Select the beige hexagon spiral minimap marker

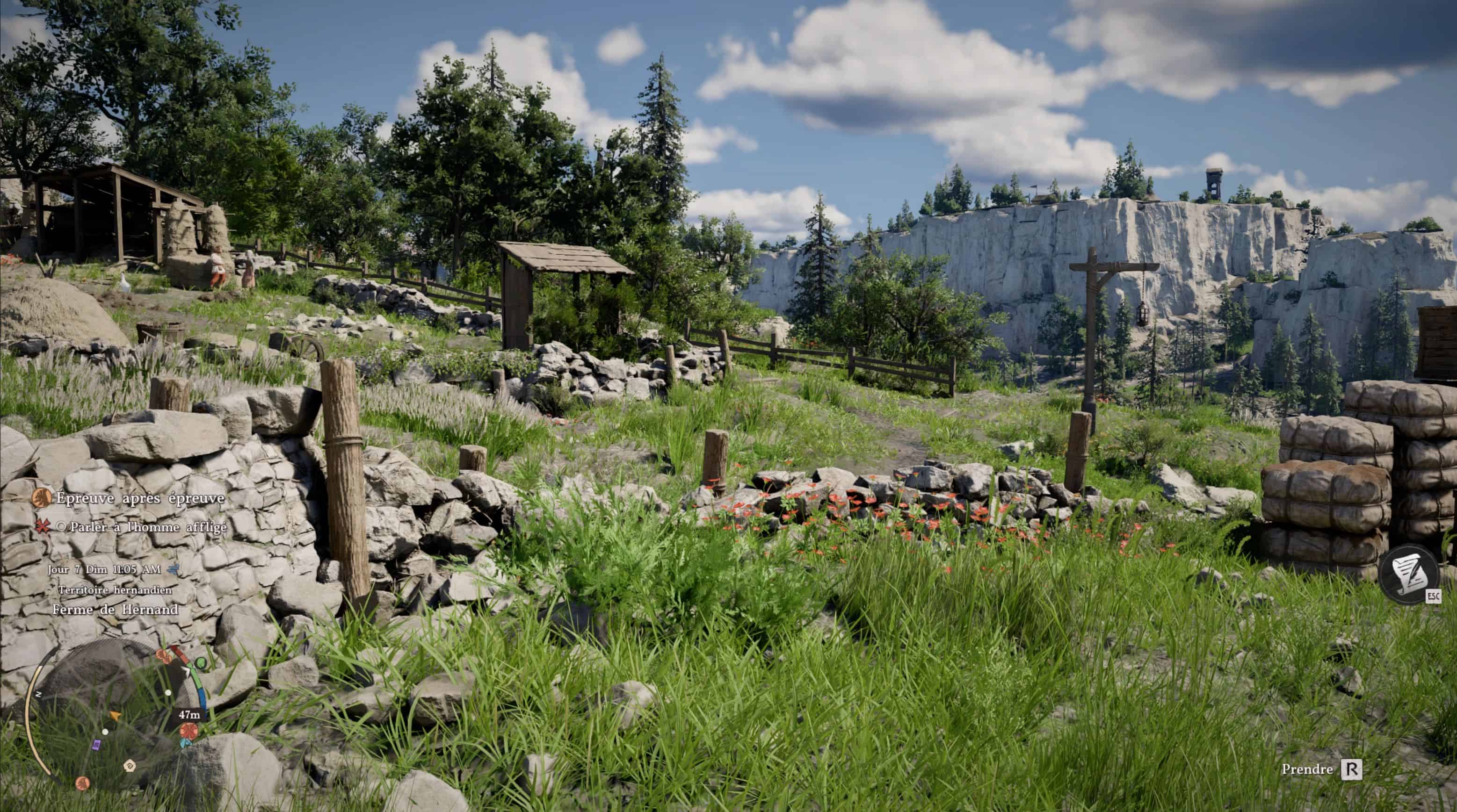coord(130,766)
